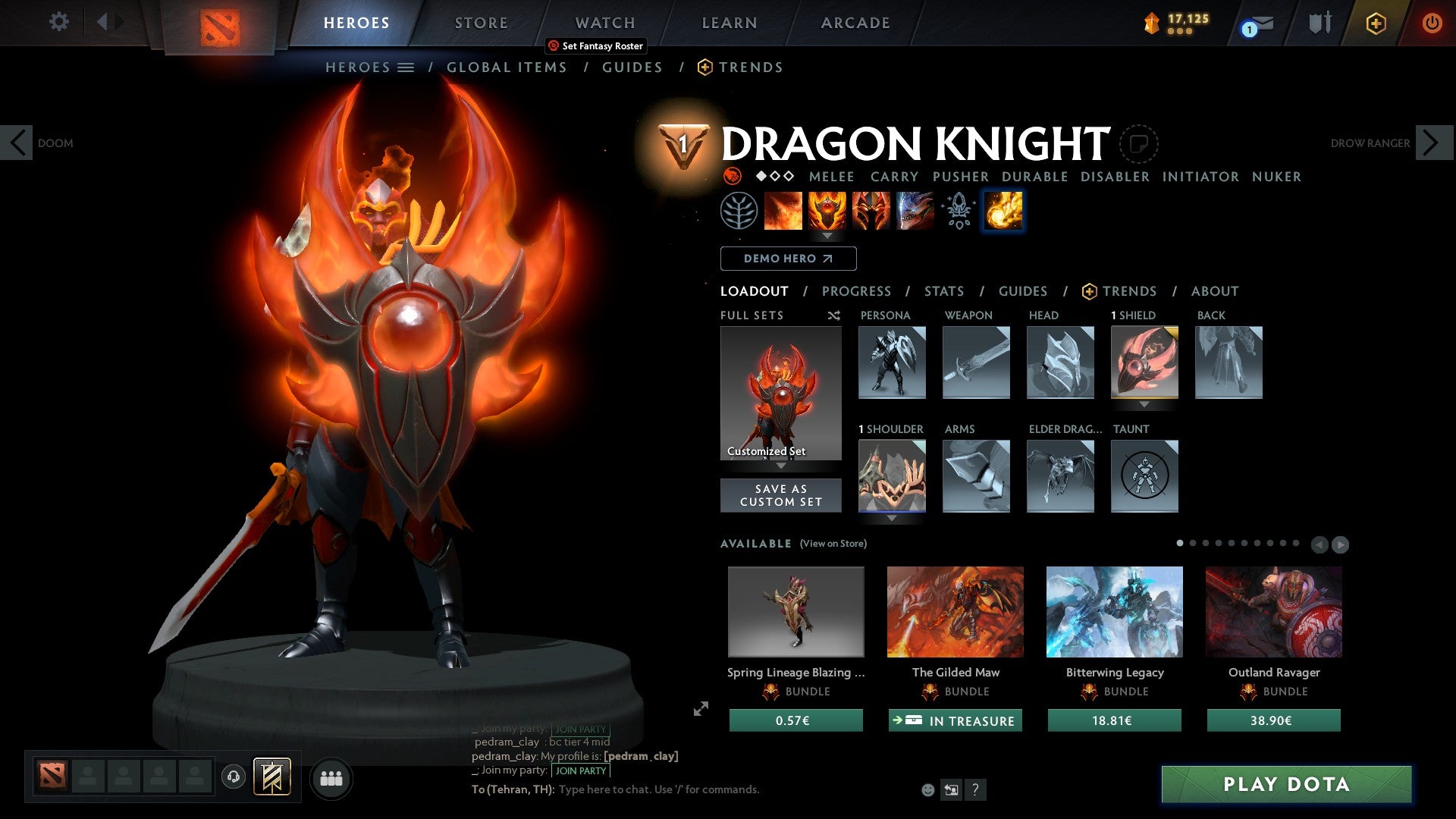View the Elder Dragon Form ability icon

coord(915,210)
